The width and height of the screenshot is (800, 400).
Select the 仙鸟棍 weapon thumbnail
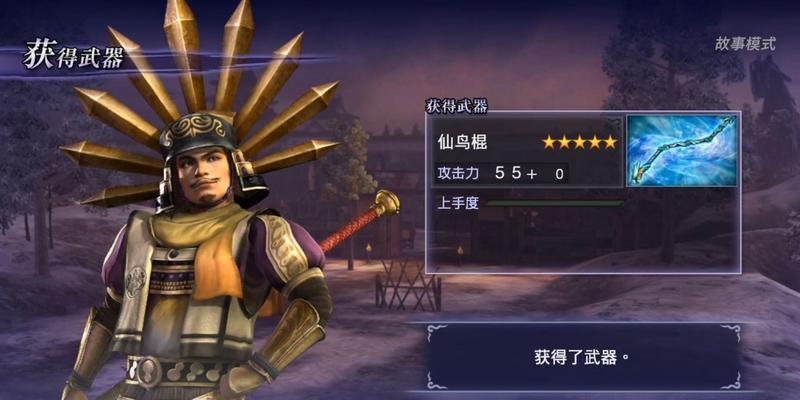(x=680, y=151)
